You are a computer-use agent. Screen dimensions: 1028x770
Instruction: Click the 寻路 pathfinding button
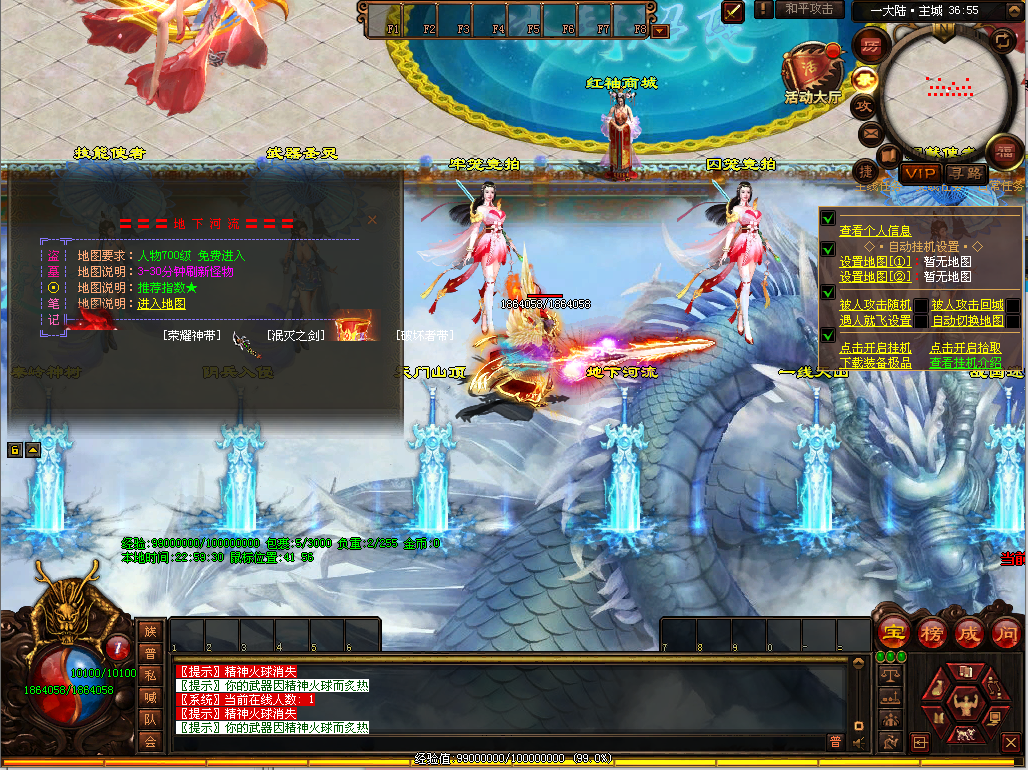(965, 173)
